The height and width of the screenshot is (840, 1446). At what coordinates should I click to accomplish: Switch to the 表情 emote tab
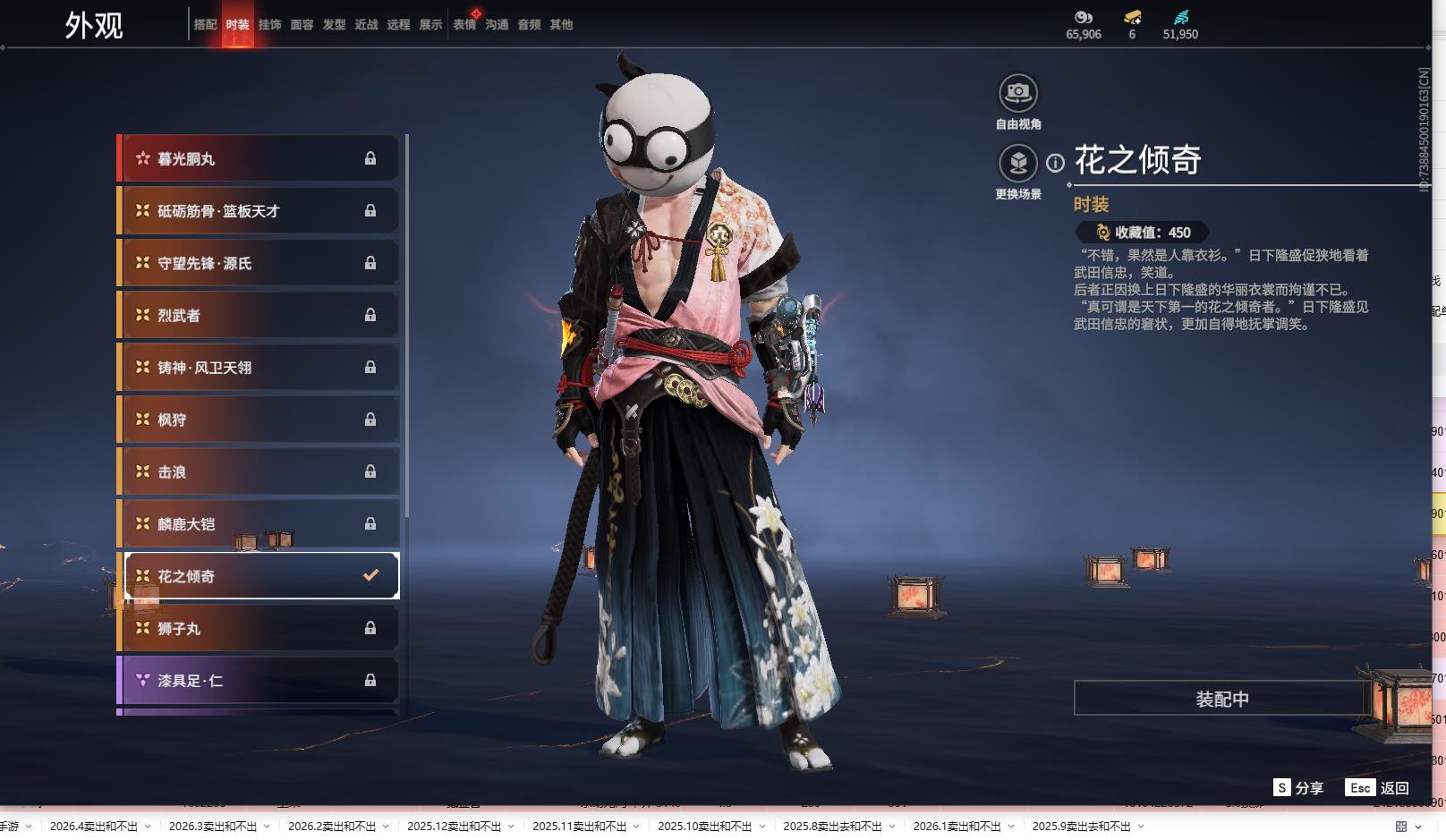(464, 25)
